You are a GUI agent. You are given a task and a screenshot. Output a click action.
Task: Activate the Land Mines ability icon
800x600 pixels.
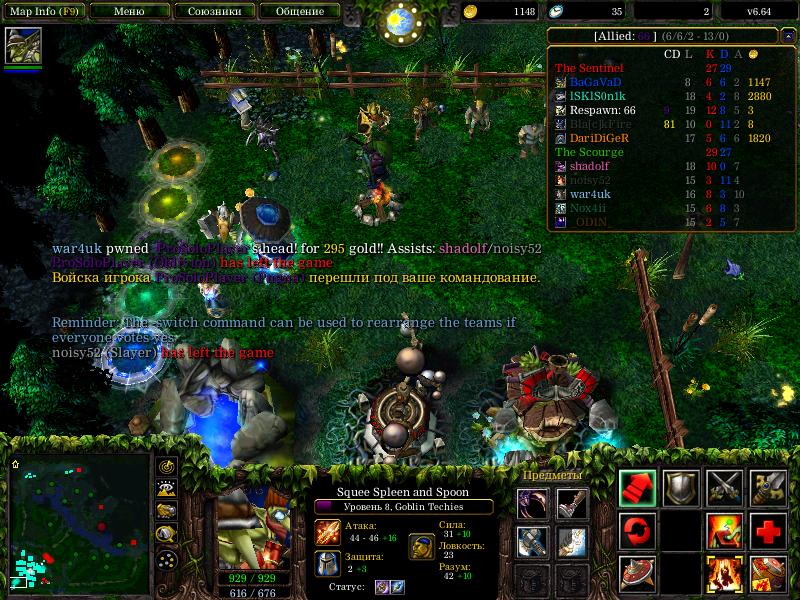pos(637,573)
